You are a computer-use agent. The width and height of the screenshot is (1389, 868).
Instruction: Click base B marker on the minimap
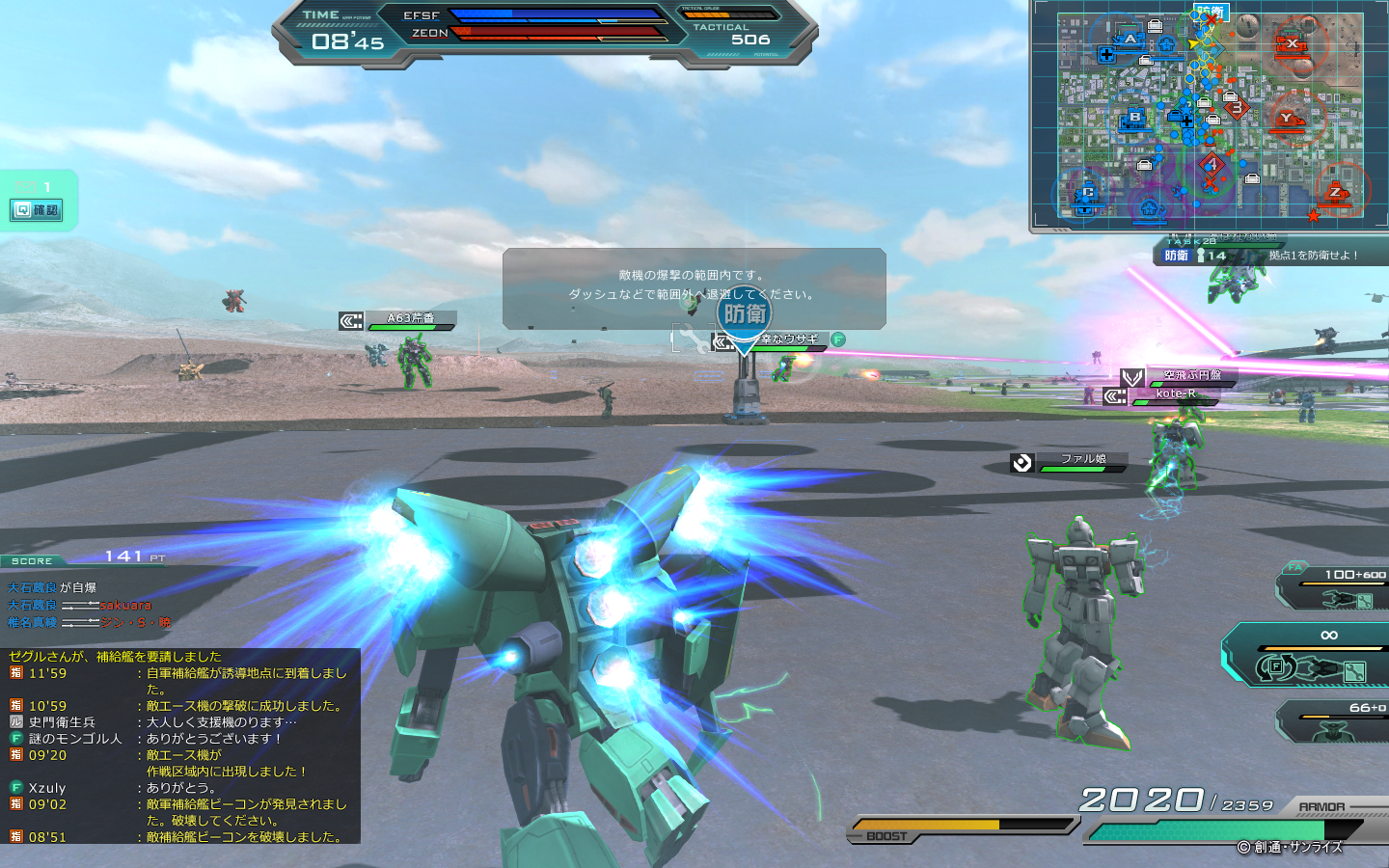(x=1134, y=119)
